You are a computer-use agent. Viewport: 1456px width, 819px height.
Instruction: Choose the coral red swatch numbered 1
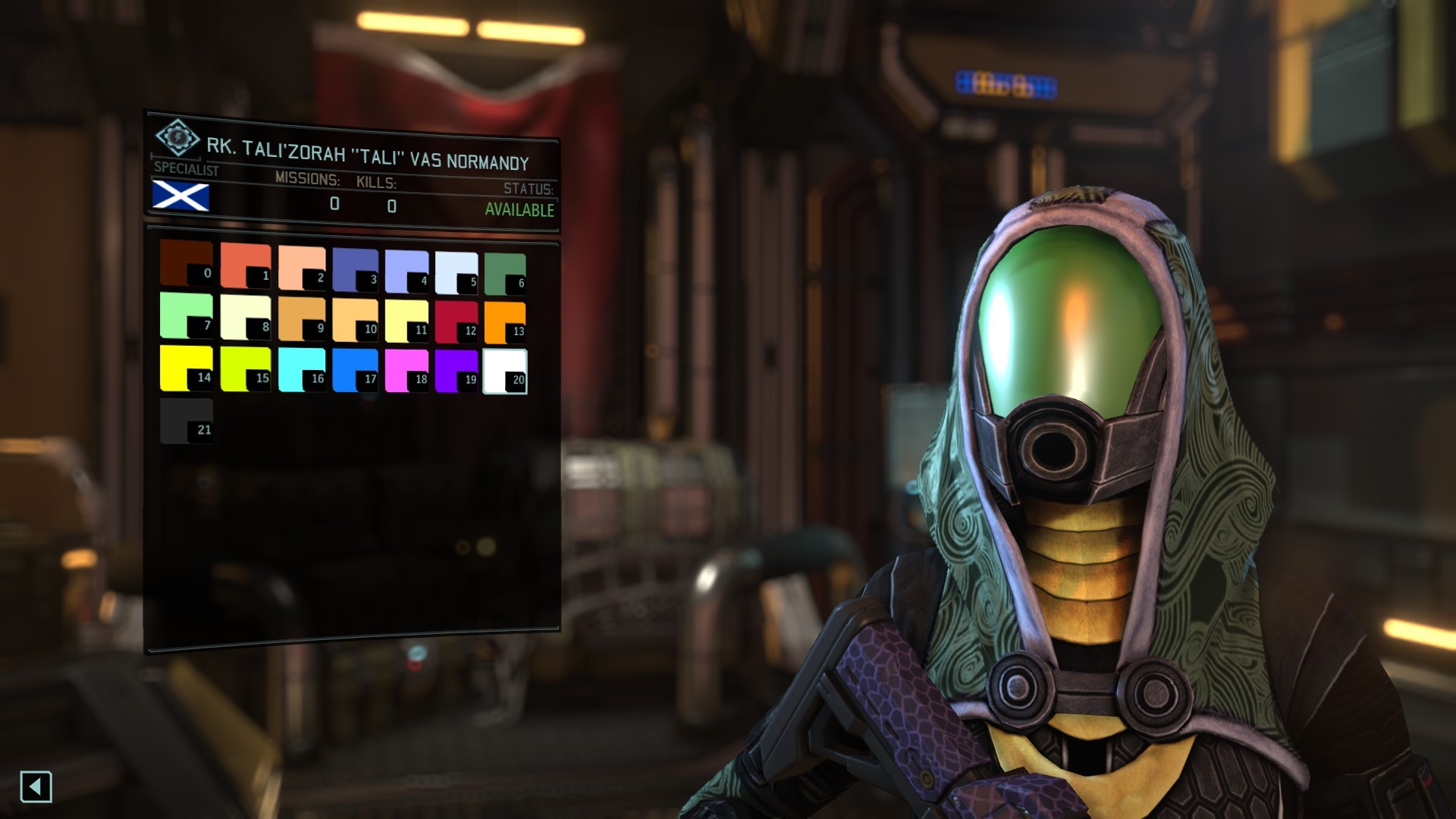pyautogui.click(x=245, y=265)
